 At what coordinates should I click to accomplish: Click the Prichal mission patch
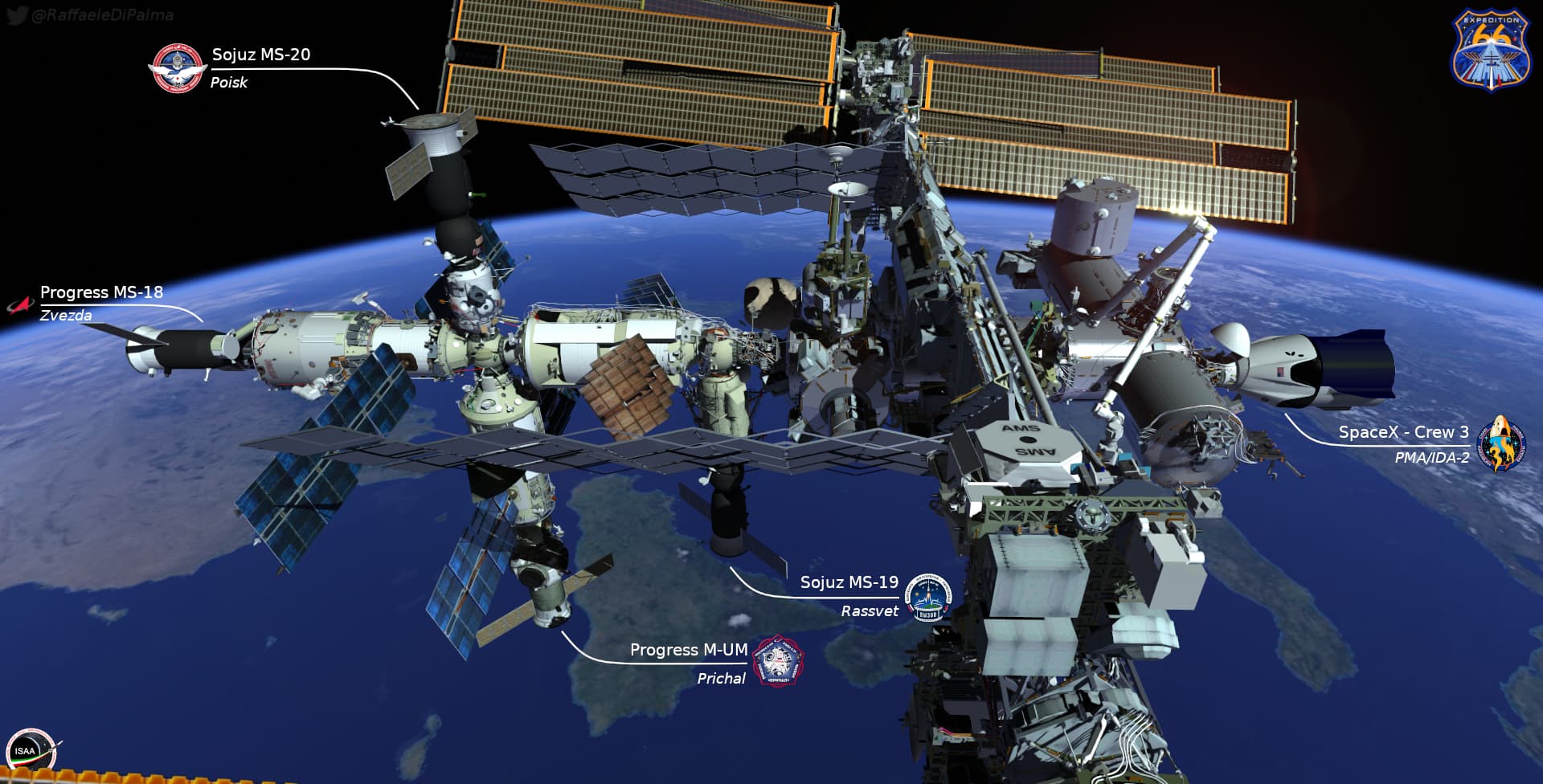click(x=777, y=662)
